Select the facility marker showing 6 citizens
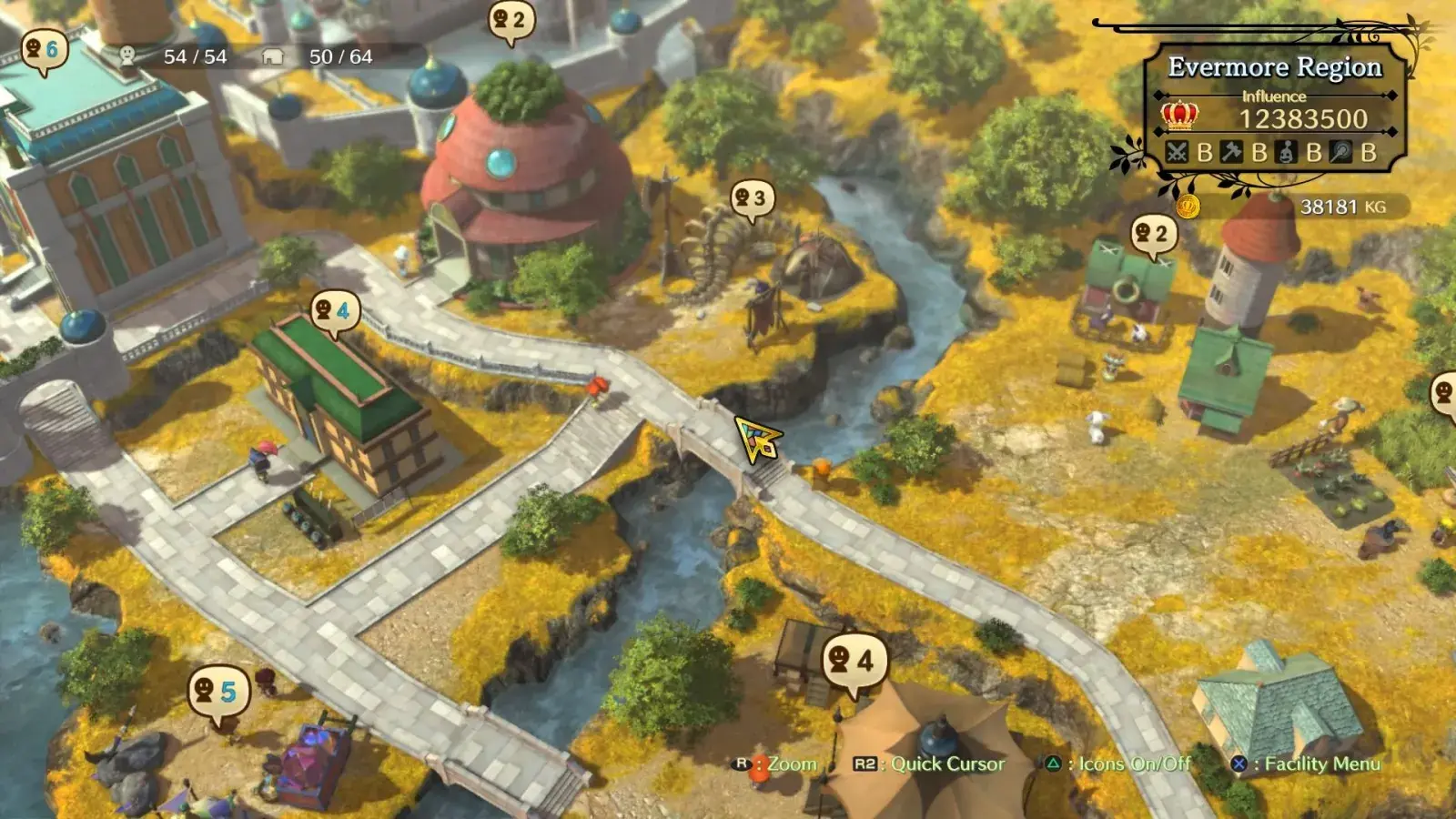 (42, 50)
